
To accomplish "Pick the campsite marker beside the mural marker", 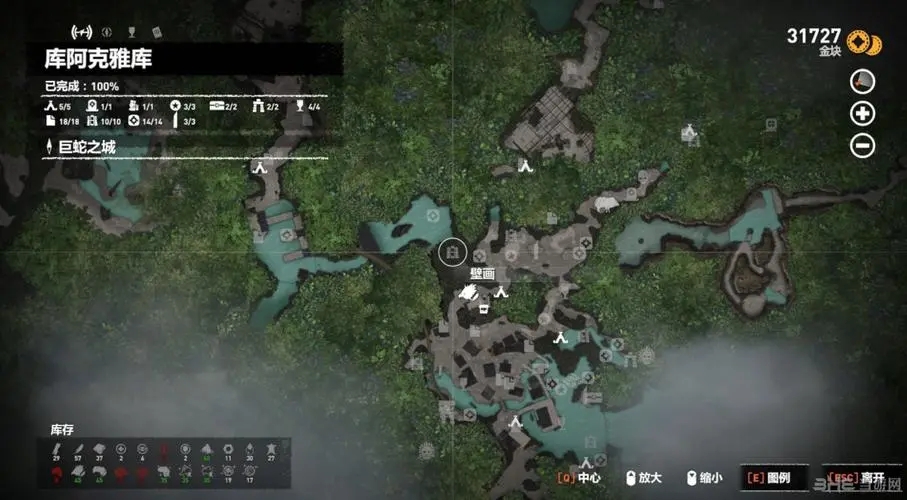I will 500,293.
